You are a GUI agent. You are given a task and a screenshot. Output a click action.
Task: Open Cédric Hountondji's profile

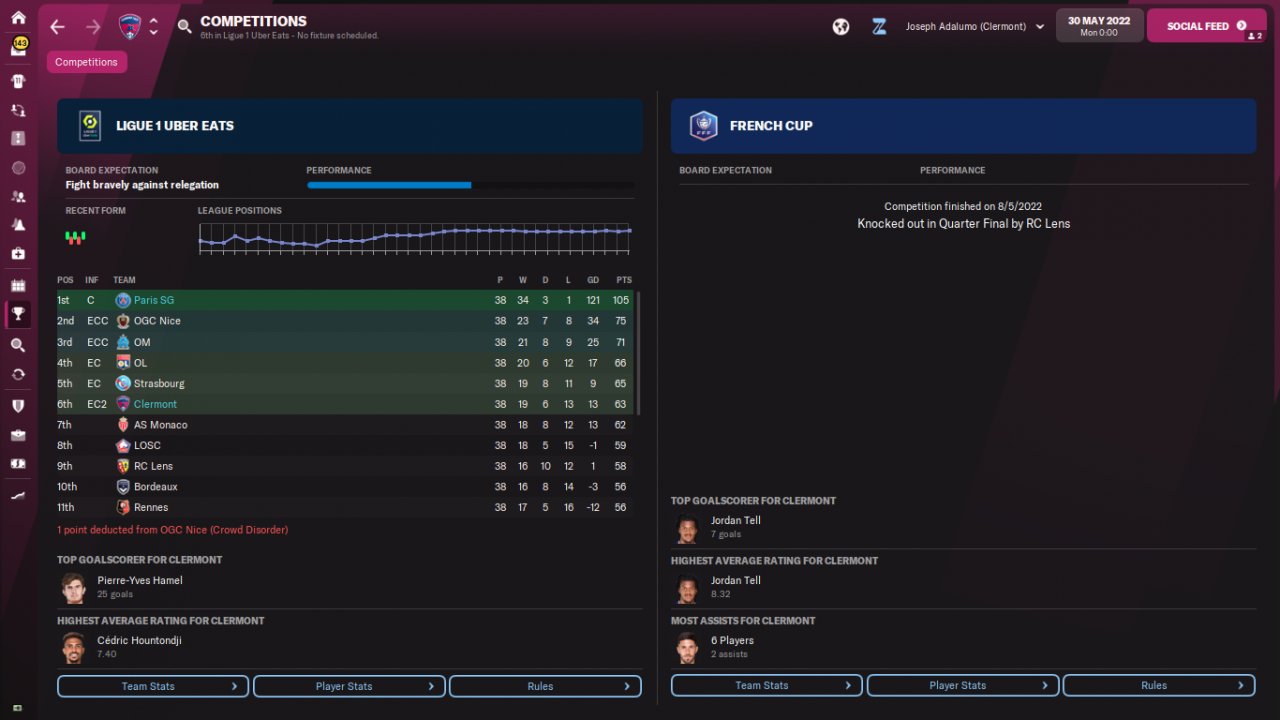point(139,640)
